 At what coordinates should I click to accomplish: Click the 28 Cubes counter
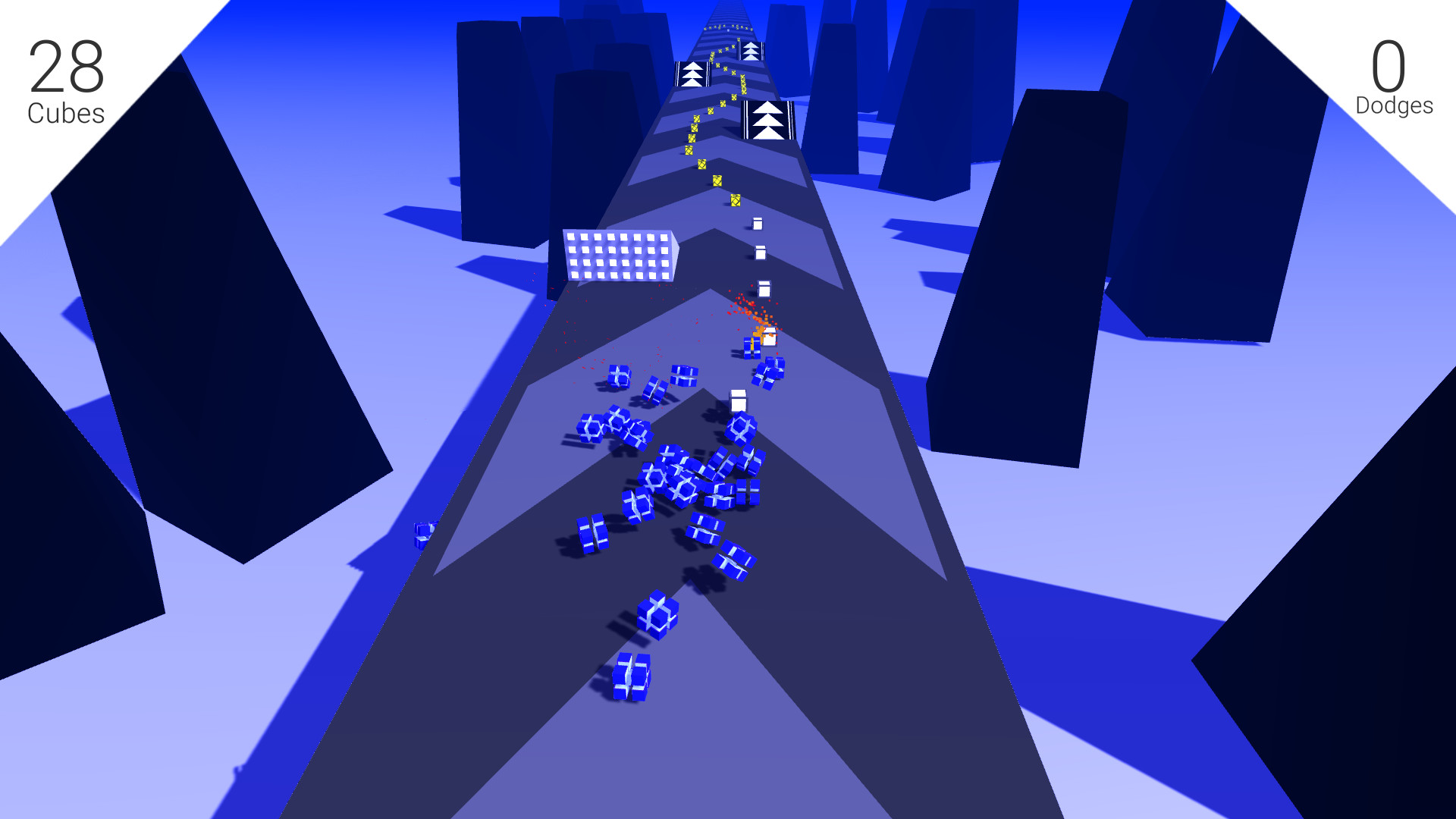pyautogui.click(x=64, y=64)
